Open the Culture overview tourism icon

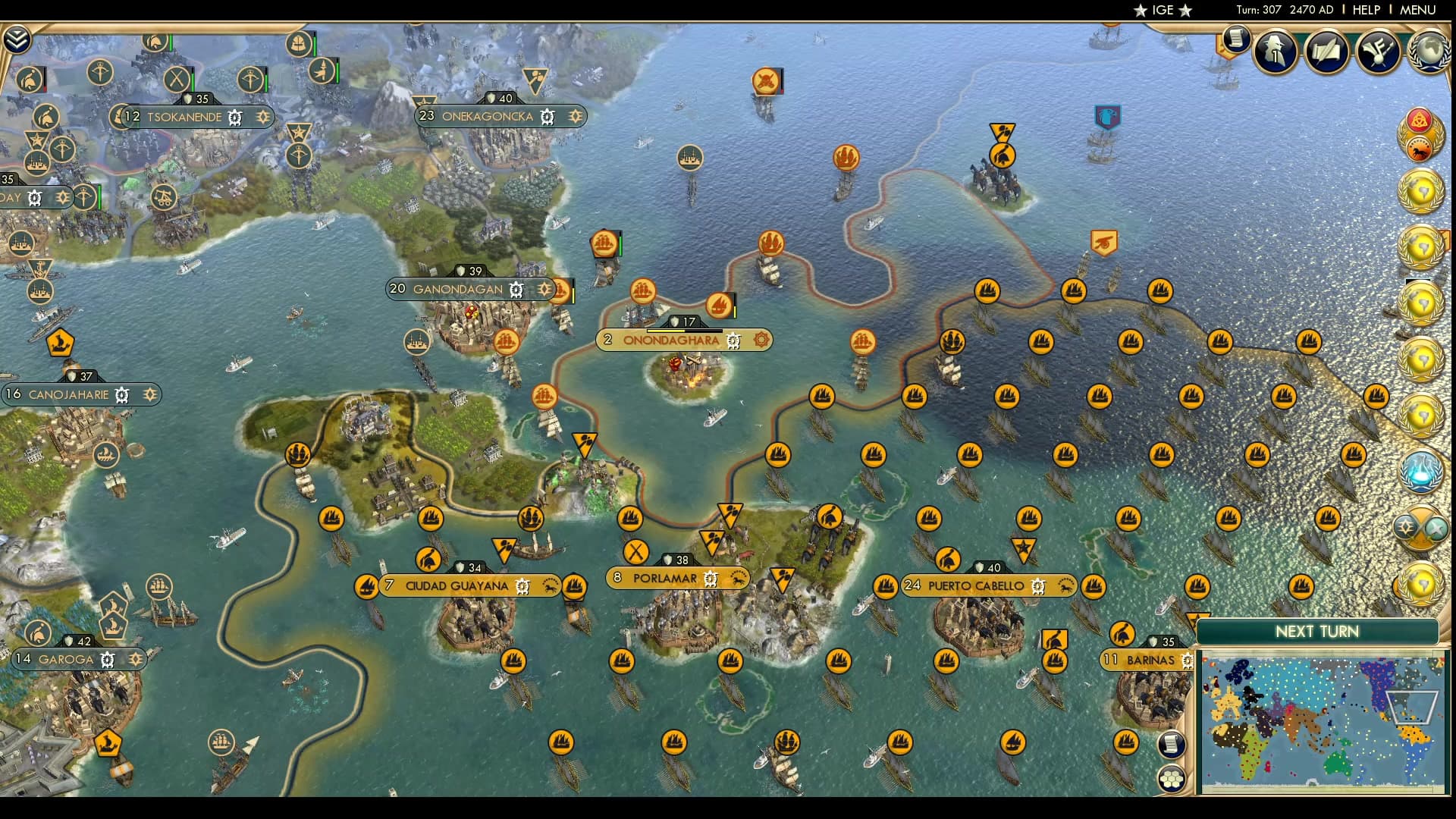(1379, 52)
